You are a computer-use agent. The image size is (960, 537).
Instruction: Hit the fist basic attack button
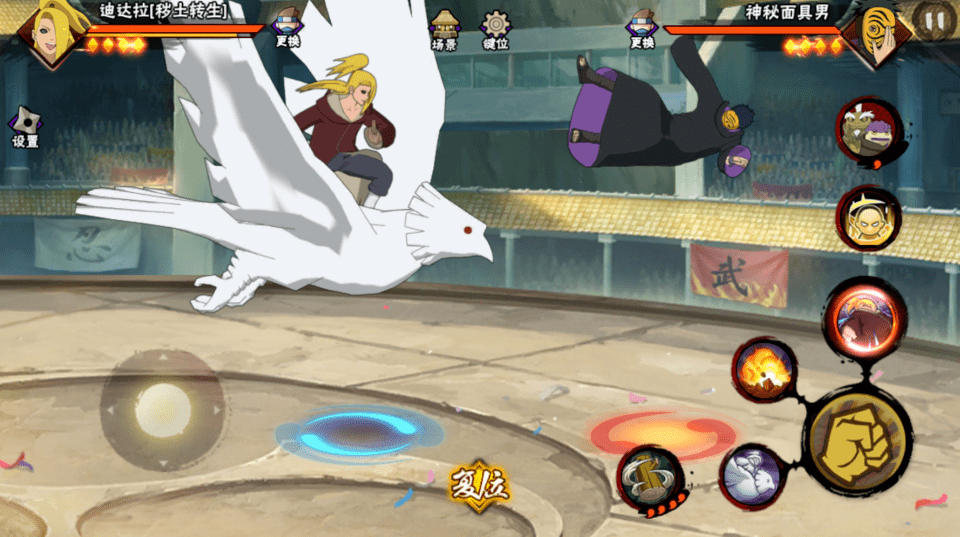857,440
